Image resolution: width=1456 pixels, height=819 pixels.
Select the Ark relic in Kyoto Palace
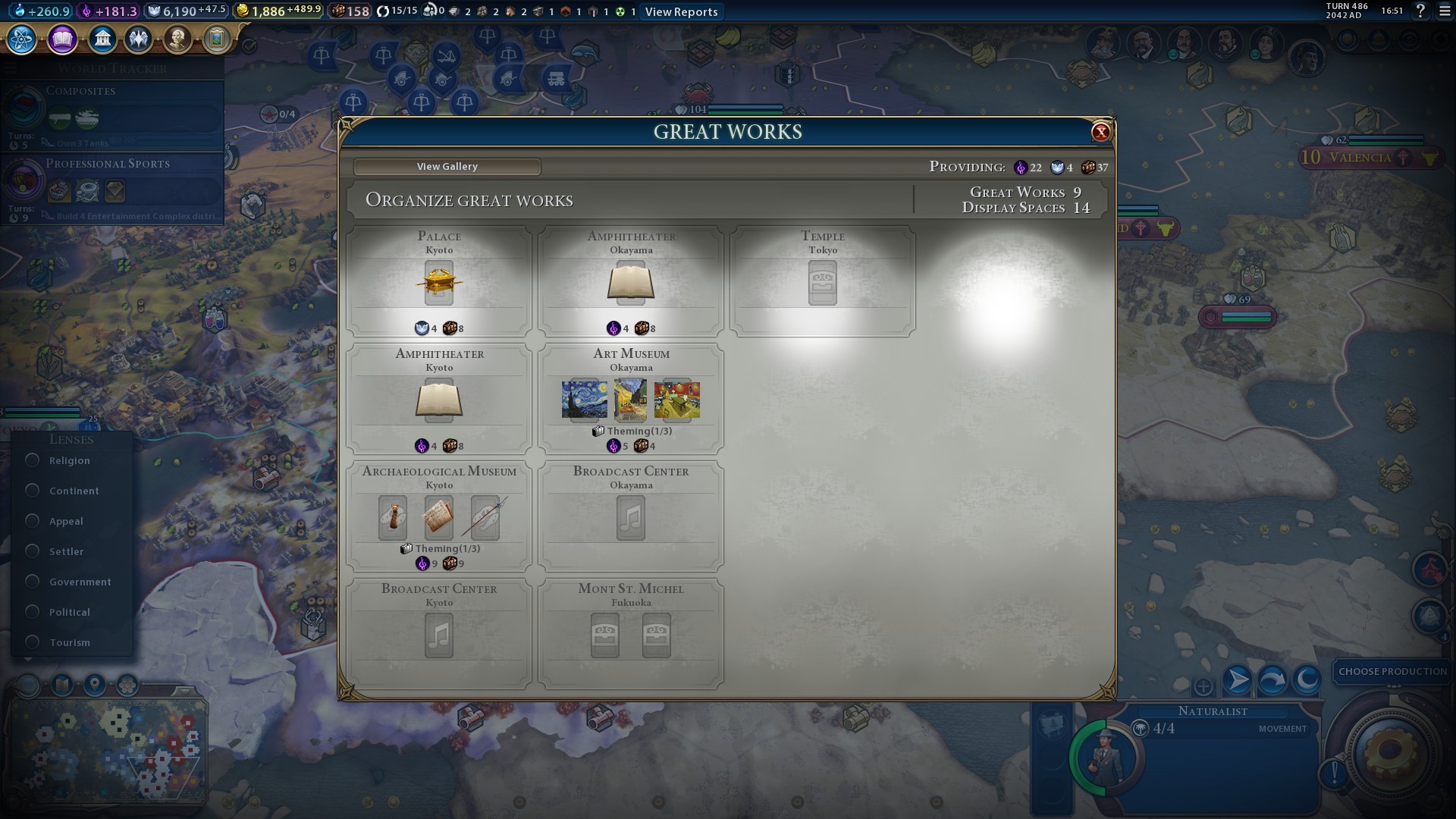pyautogui.click(x=439, y=283)
